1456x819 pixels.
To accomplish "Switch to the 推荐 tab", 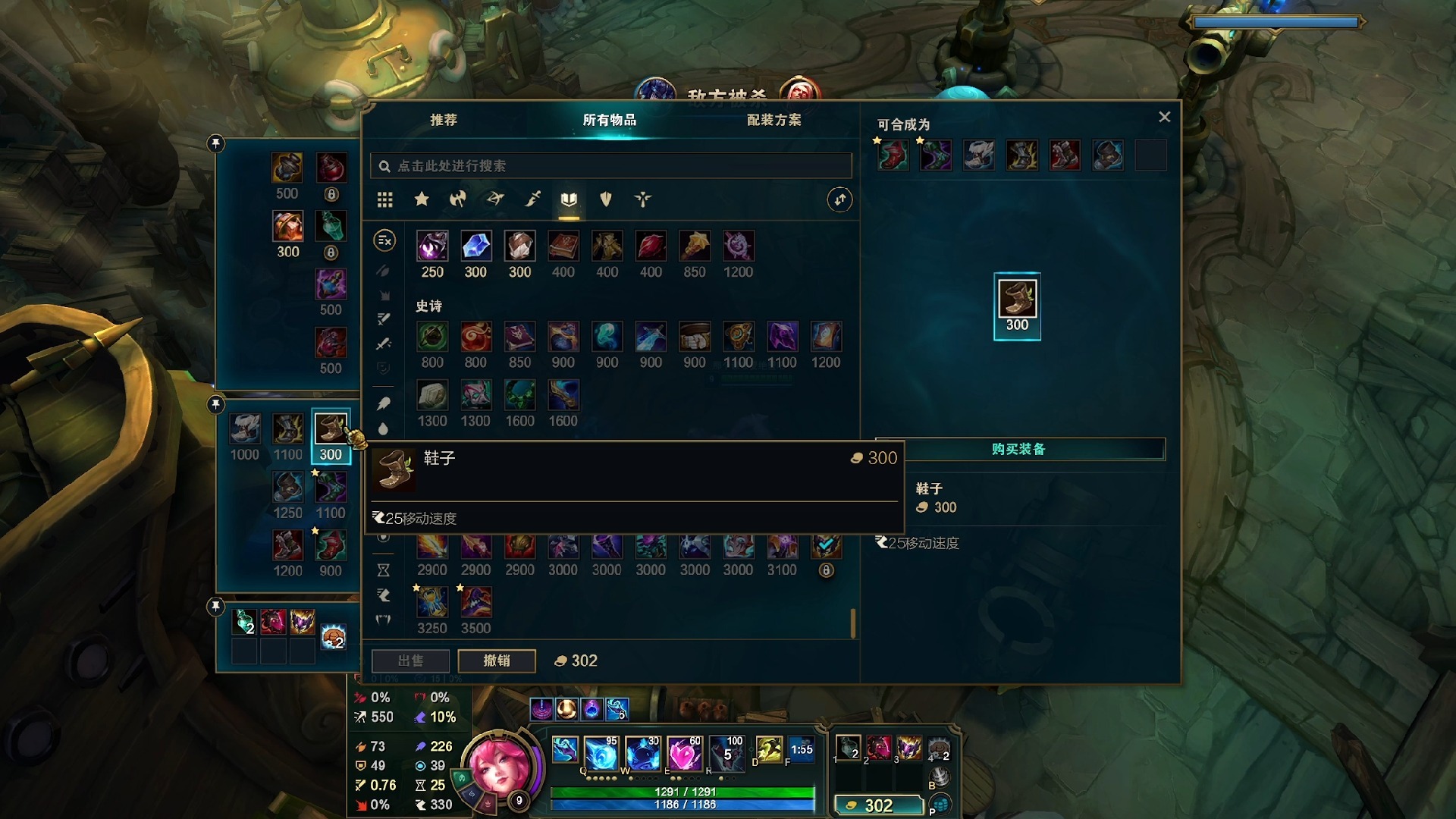I will click(444, 120).
